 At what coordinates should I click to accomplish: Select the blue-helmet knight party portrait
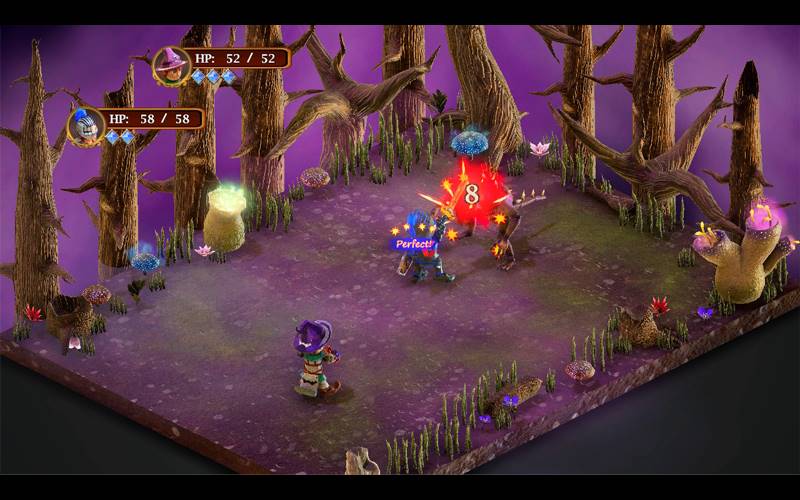pos(86,126)
